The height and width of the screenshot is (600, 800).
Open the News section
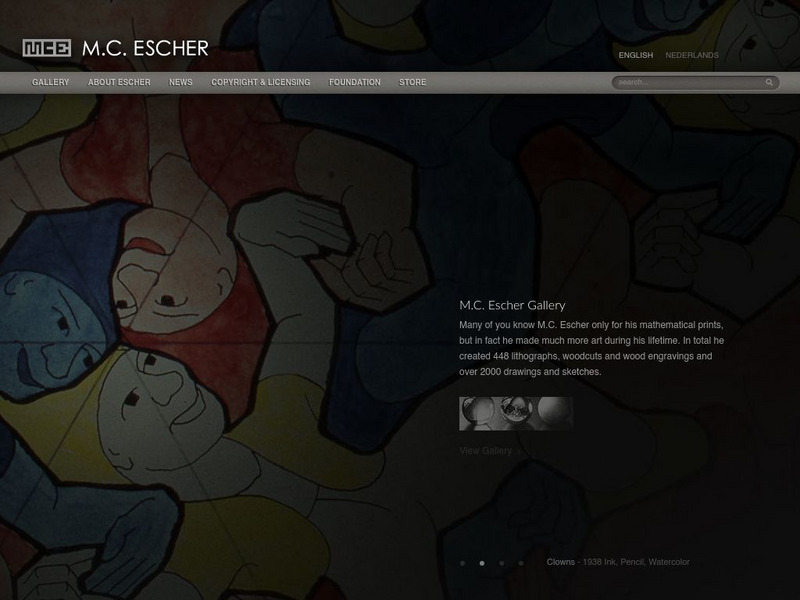pos(181,82)
